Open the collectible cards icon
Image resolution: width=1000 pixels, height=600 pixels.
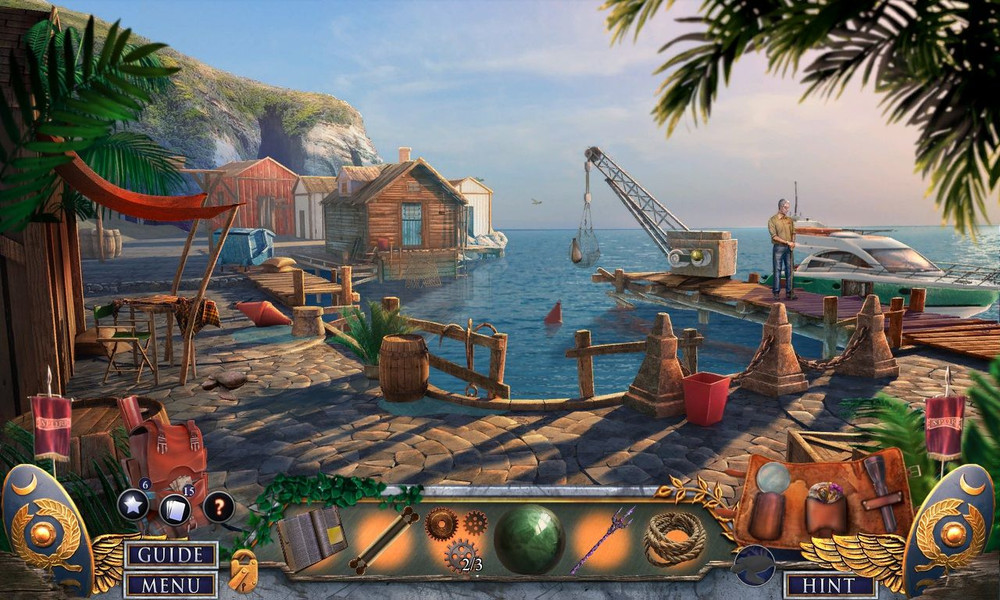coord(175,509)
